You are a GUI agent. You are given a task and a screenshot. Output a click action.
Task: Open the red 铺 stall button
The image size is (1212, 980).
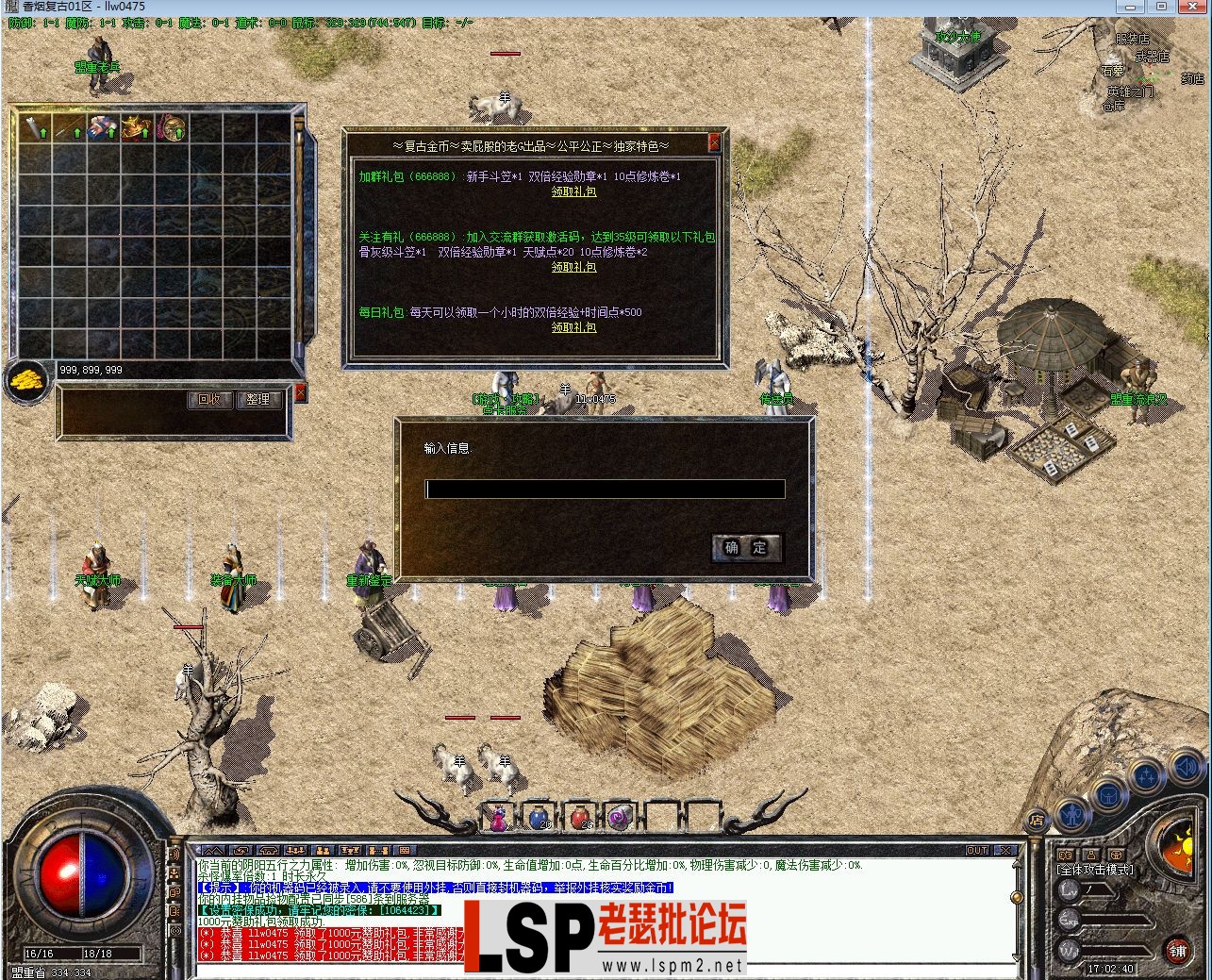1178,951
